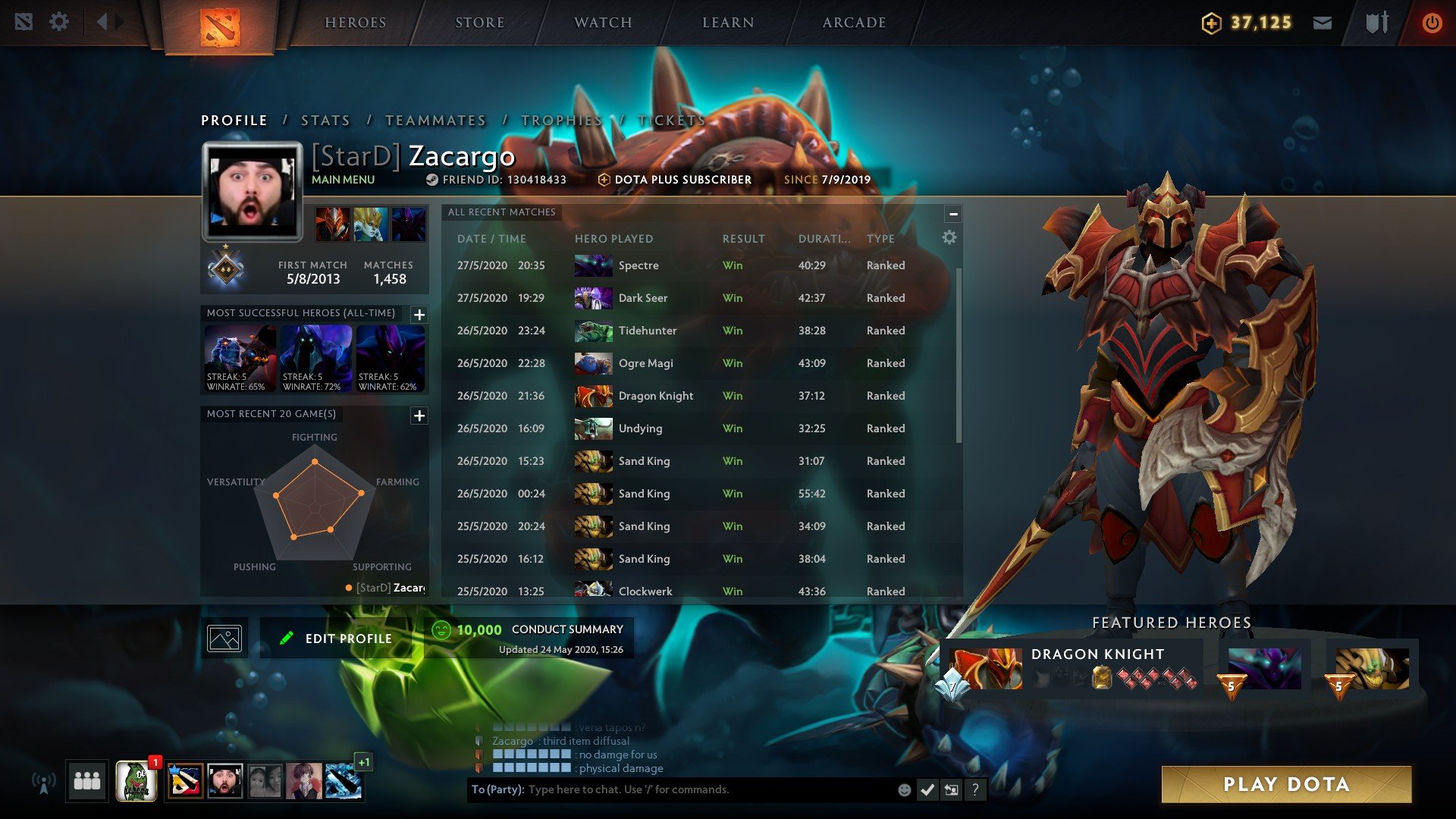1456x819 pixels.
Task: Switch to the STATS tab
Action: tap(325, 120)
